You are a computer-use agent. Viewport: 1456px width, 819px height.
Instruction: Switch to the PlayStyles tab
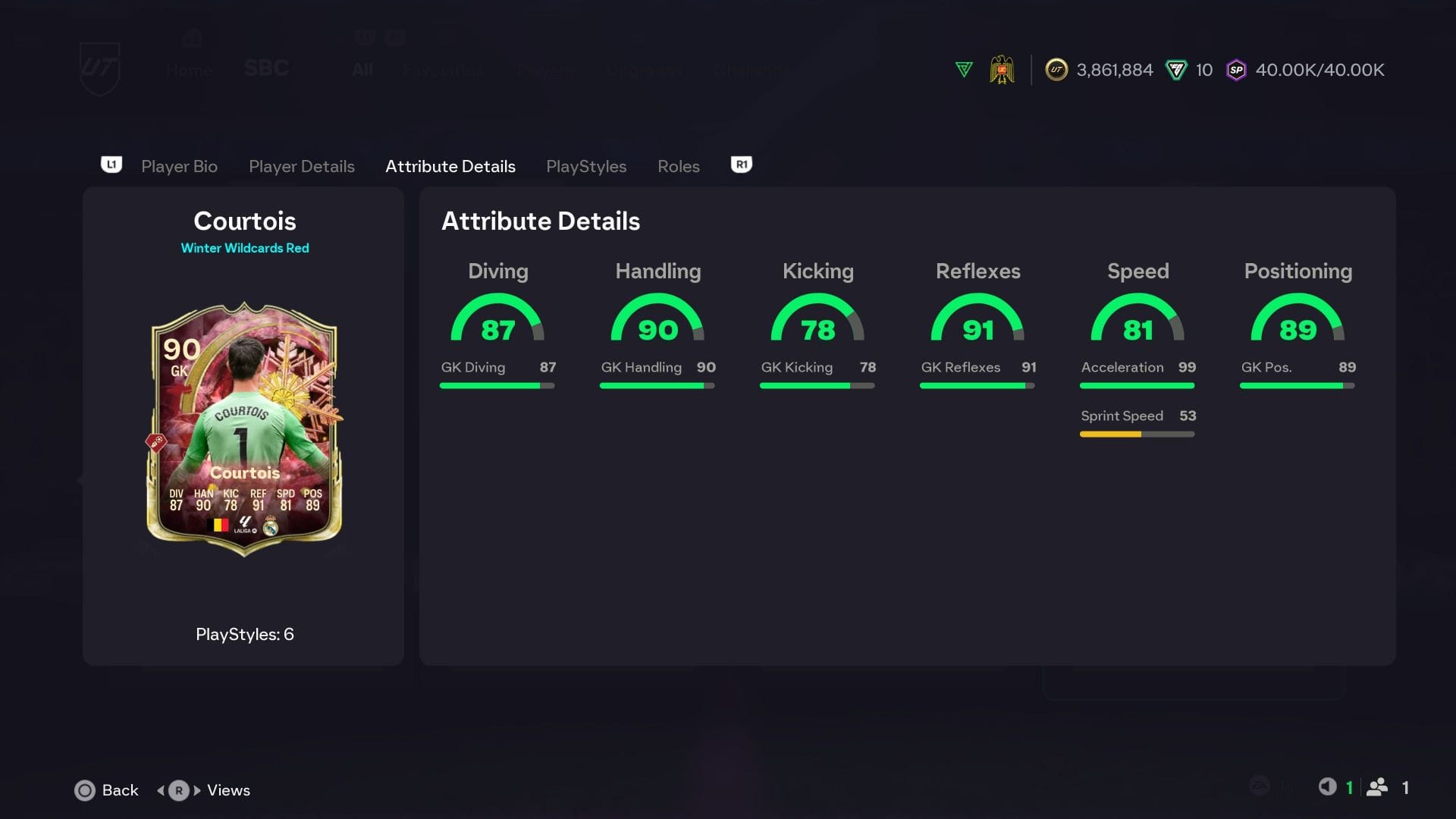point(586,166)
